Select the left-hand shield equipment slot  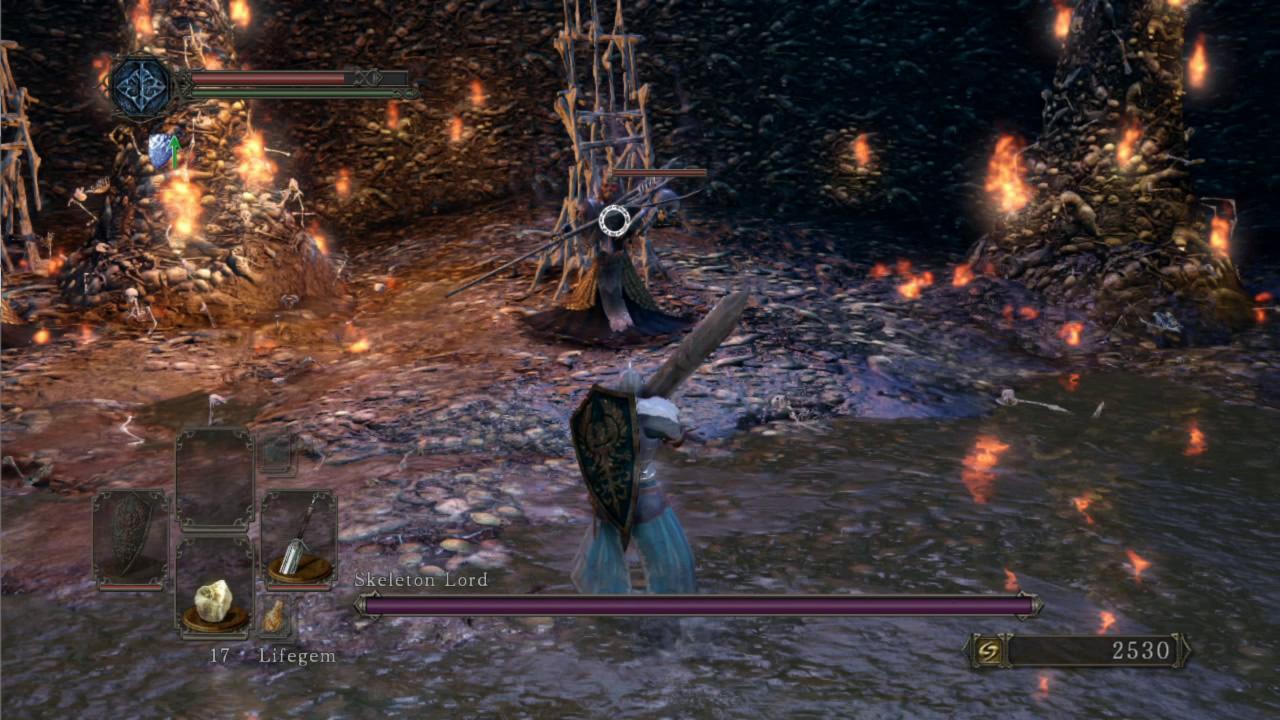pos(130,537)
